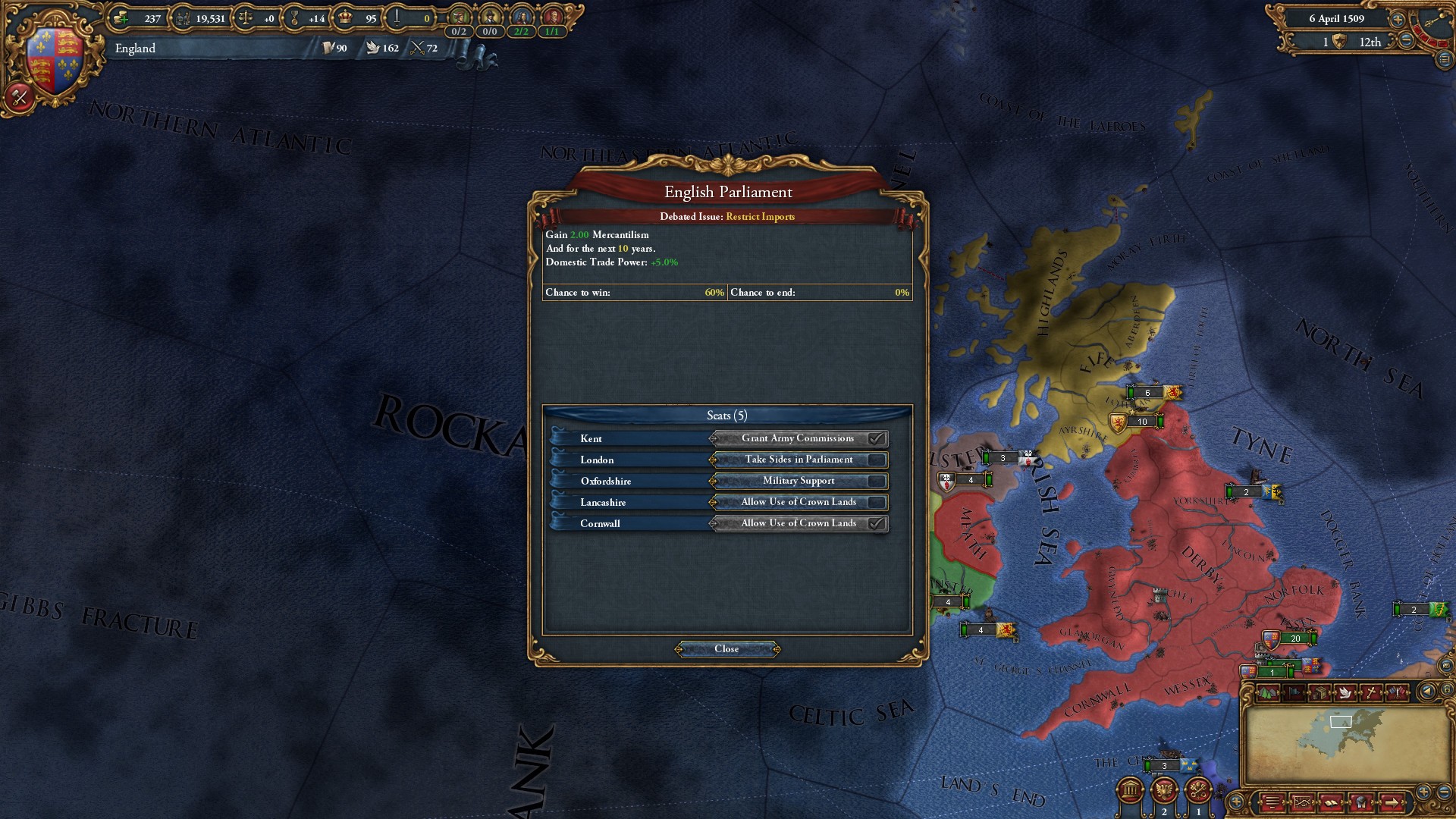Switch to the diplomatic dove map mode
The width and height of the screenshot is (1456, 819).
(x=1345, y=692)
